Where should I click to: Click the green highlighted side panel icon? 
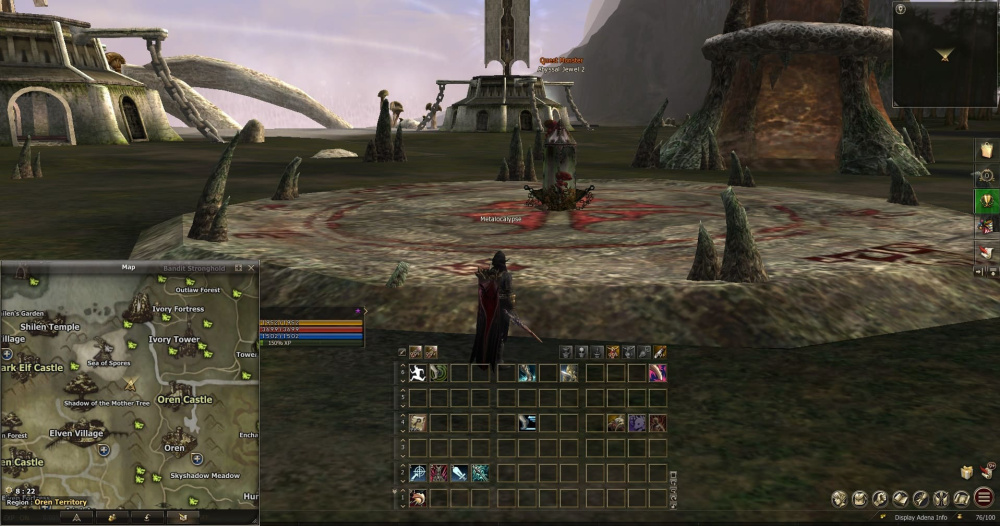click(x=986, y=201)
